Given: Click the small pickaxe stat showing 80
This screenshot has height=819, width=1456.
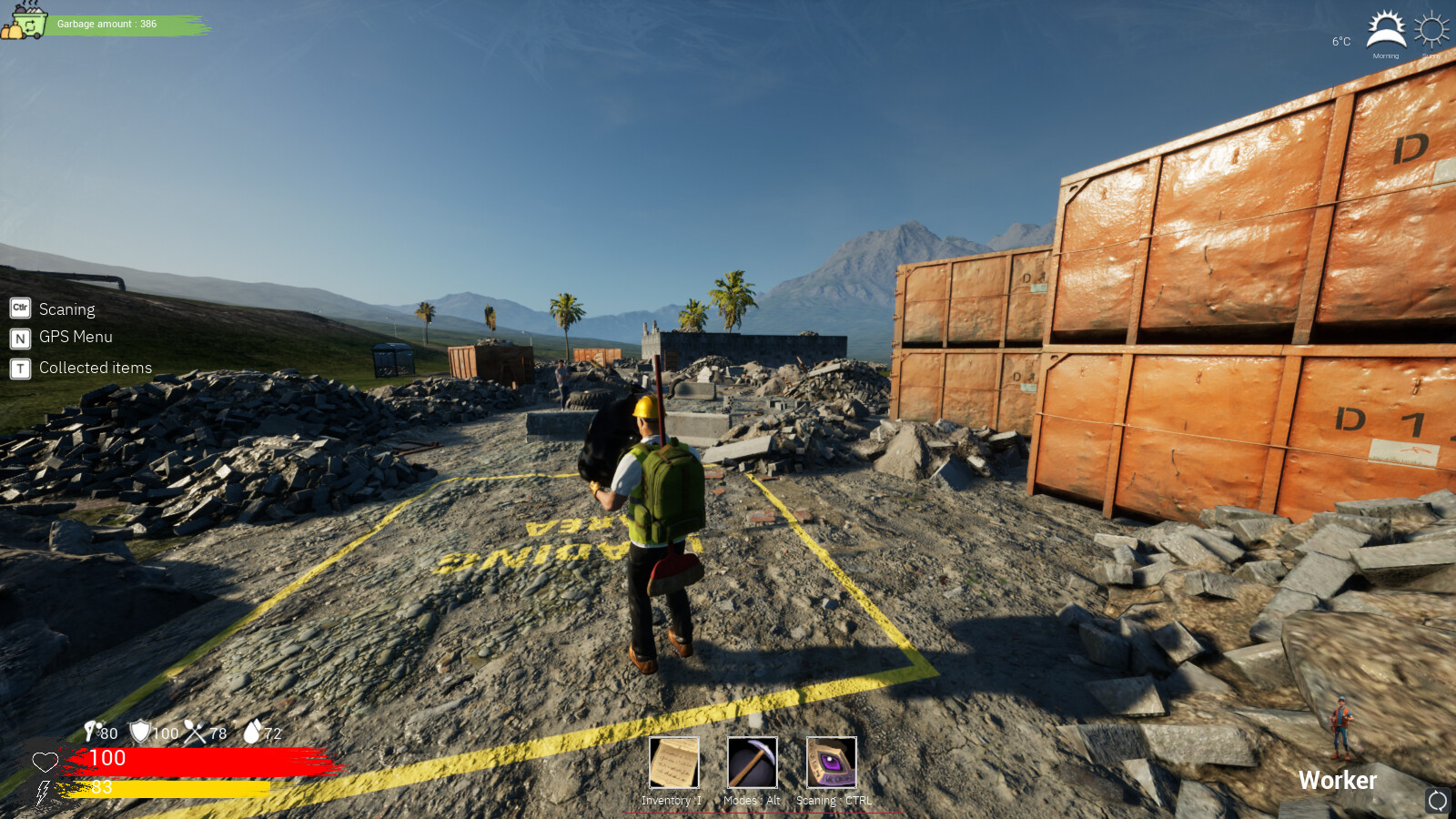Looking at the screenshot, I should [x=91, y=733].
